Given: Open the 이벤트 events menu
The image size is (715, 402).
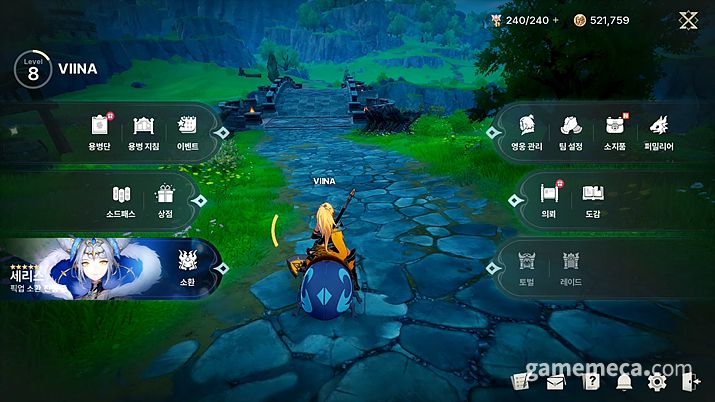Looking at the screenshot, I should click(188, 131).
